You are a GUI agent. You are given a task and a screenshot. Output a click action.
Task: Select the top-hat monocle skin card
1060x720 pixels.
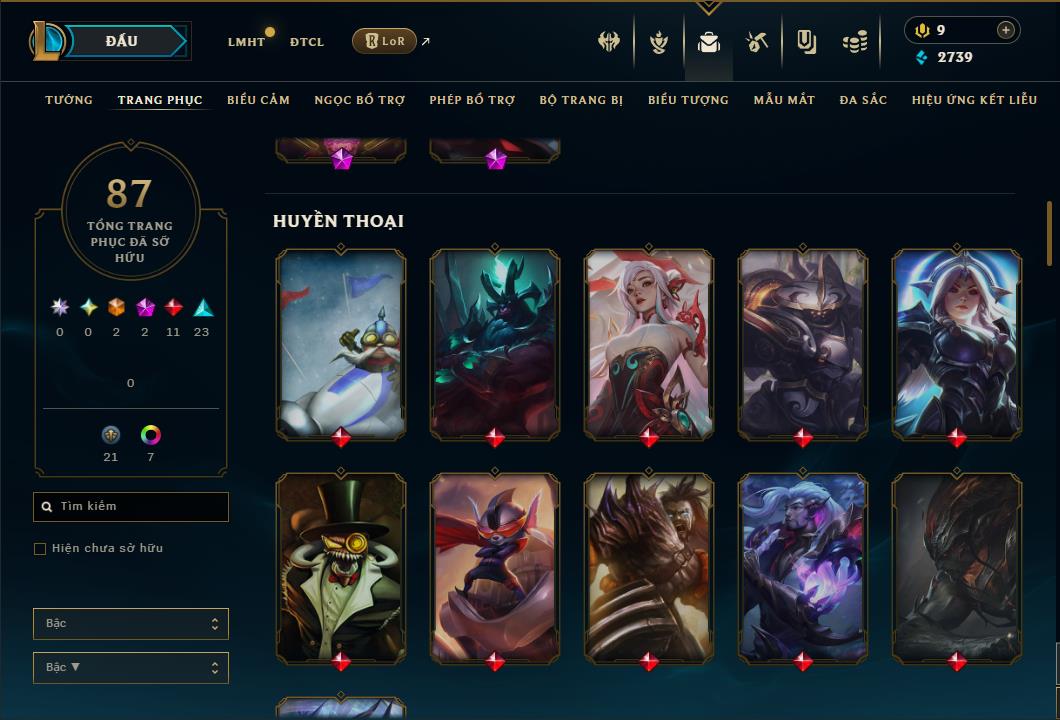pos(341,565)
